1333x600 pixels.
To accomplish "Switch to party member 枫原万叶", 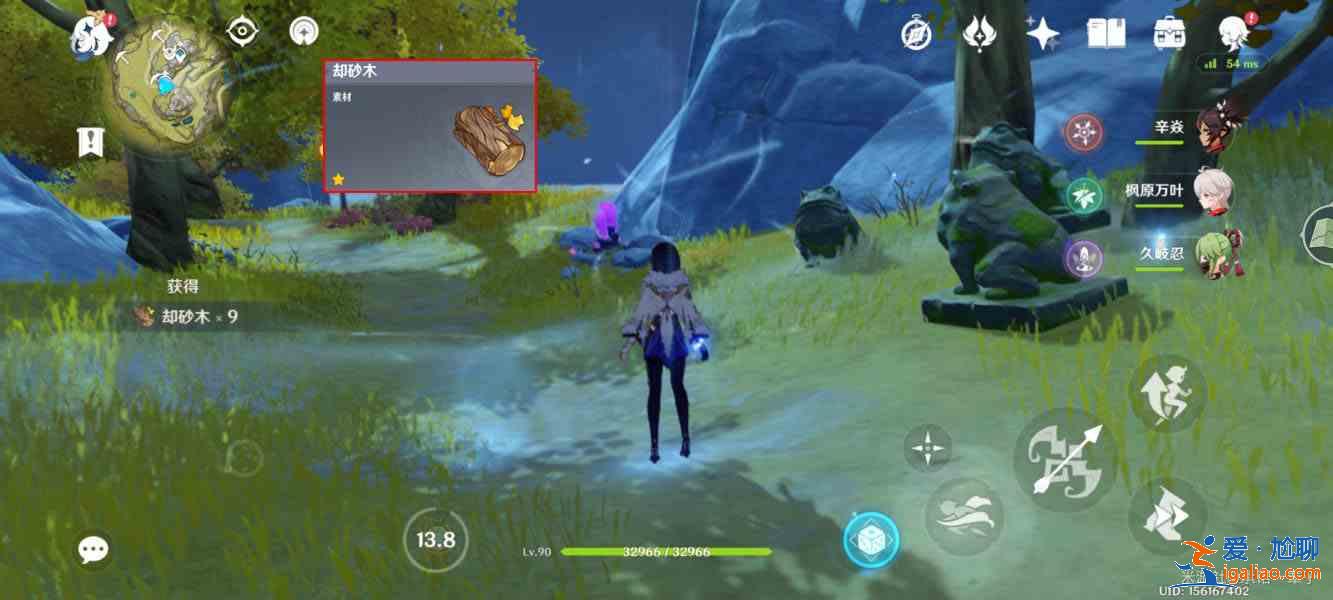I will [x=1212, y=190].
